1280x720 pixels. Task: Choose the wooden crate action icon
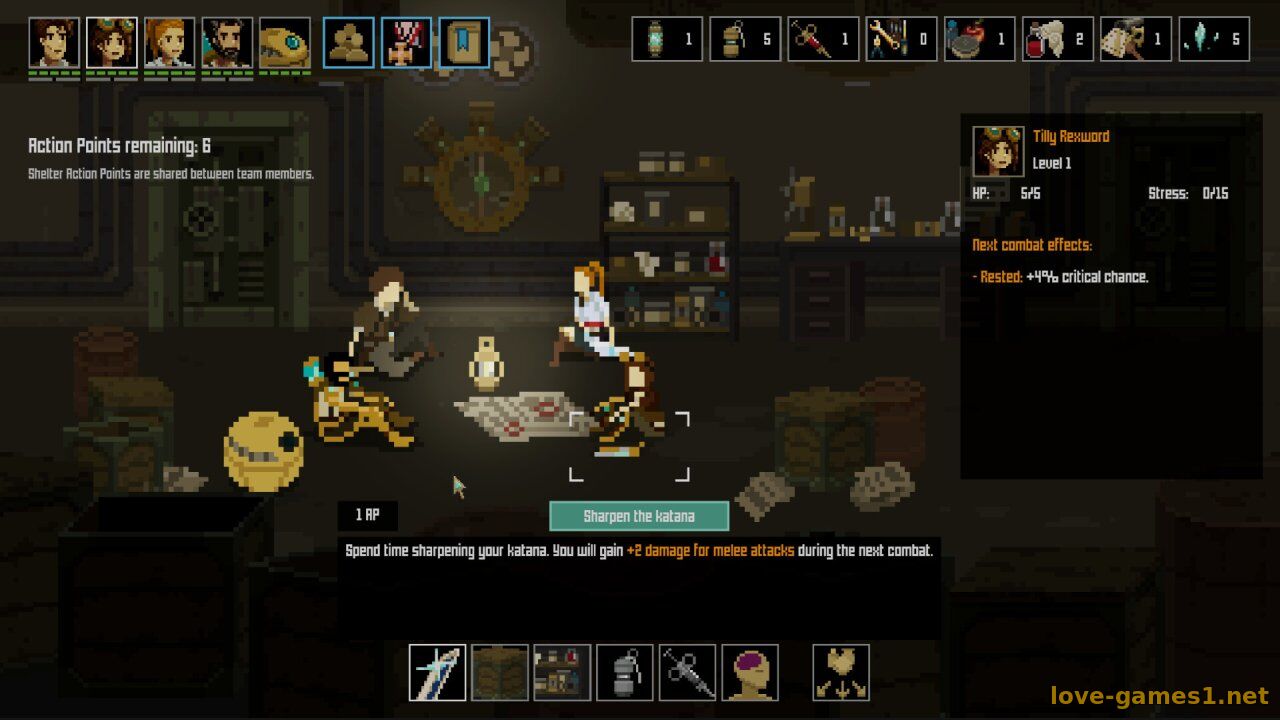(x=500, y=673)
